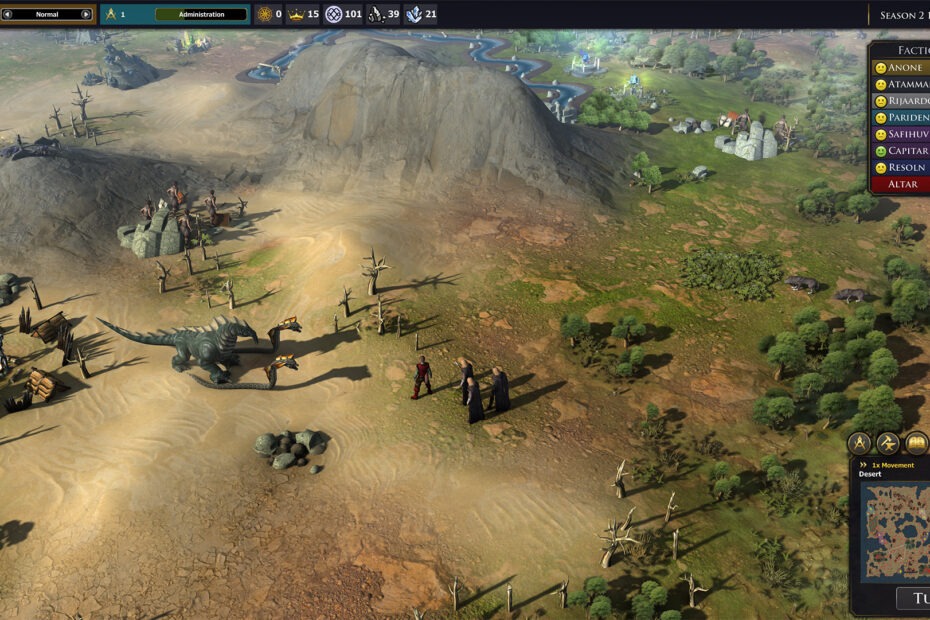Open the compass drafting icon button
Viewport: 930px width, 620px height.
point(859,443)
